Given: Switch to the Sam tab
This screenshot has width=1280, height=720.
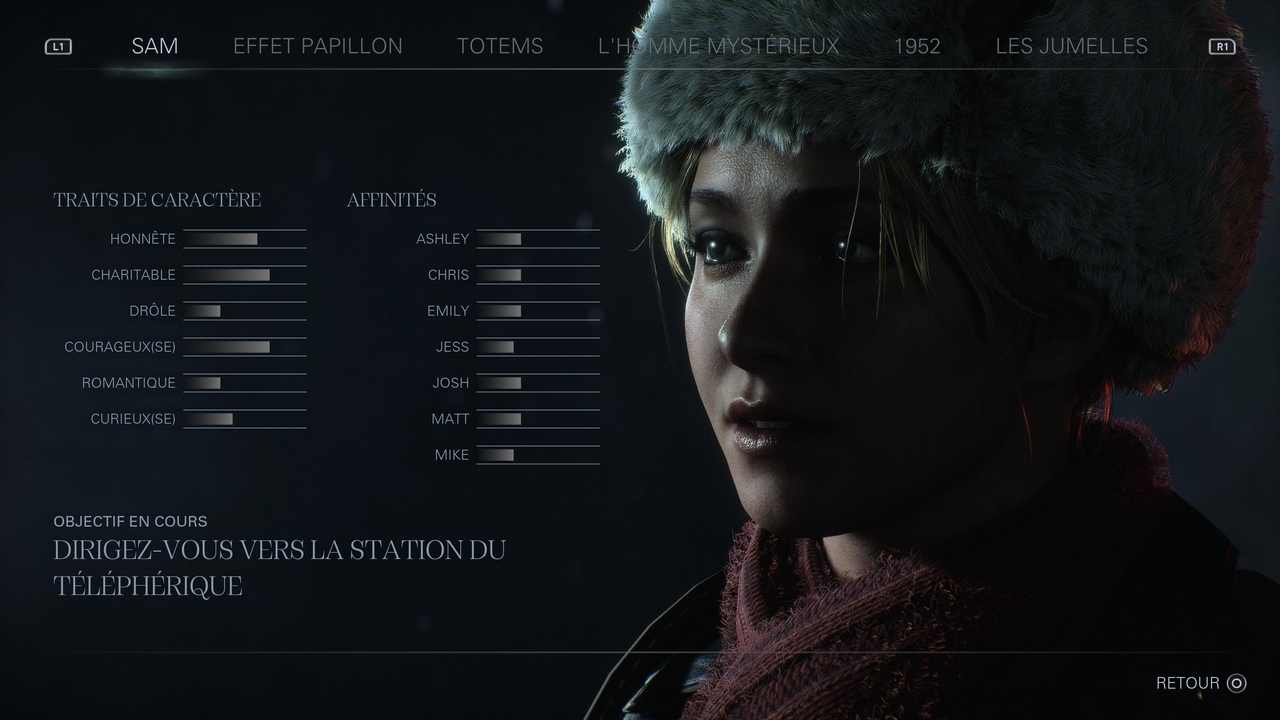Looking at the screenshot, I should [154, 46].
